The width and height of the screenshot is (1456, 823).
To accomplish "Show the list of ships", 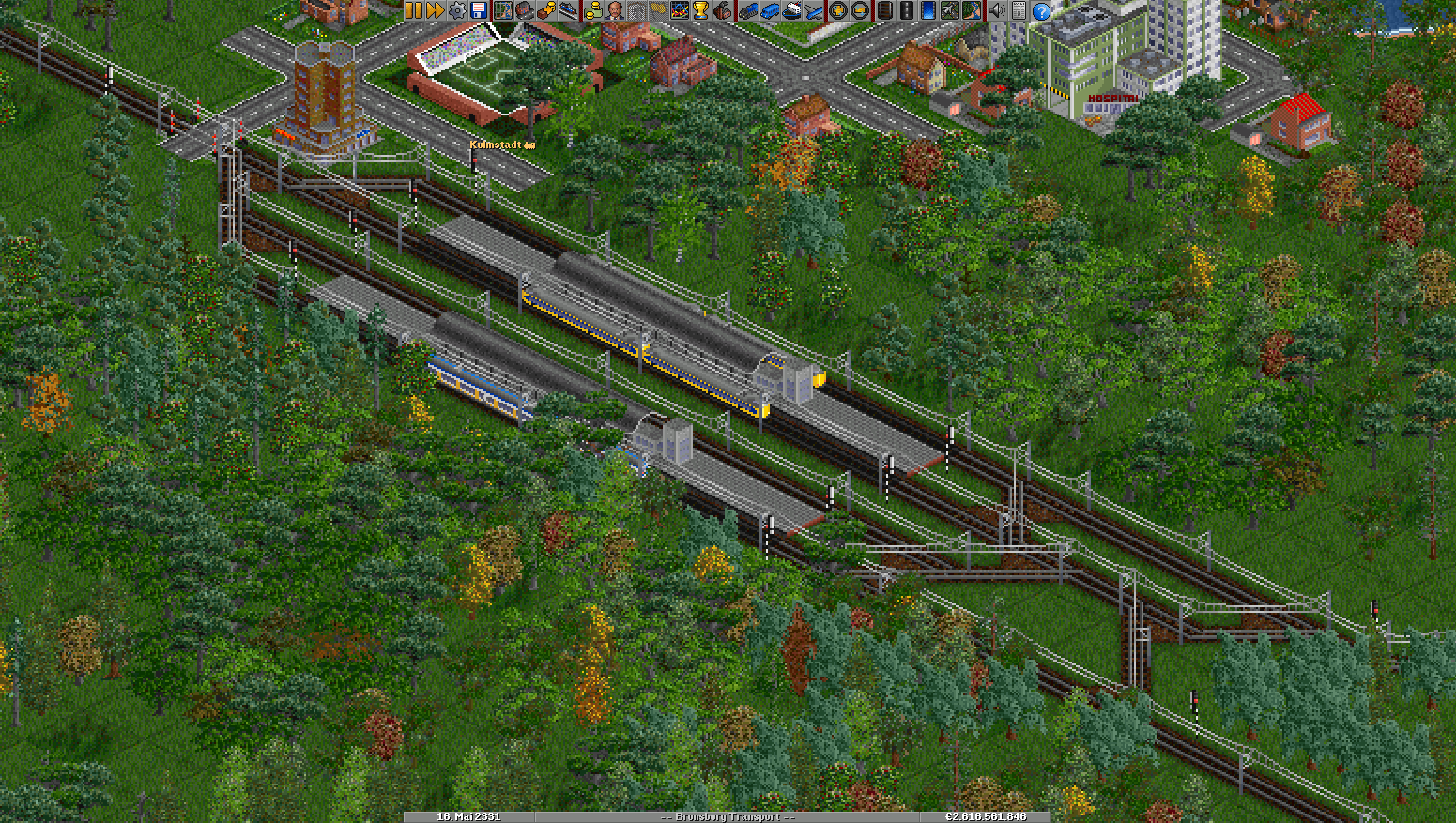I will coord(791,10).
